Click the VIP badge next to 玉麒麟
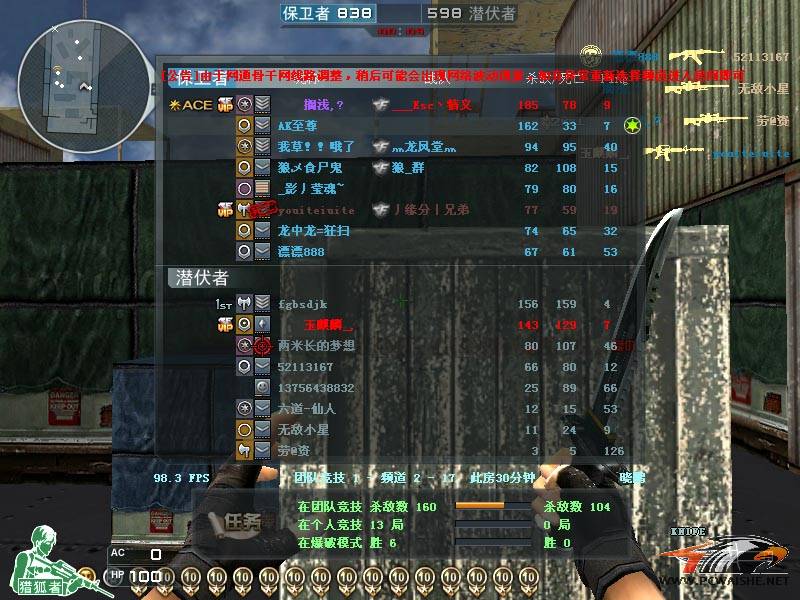Viewport: 800px width, 600px height. [x=224, y=325]
